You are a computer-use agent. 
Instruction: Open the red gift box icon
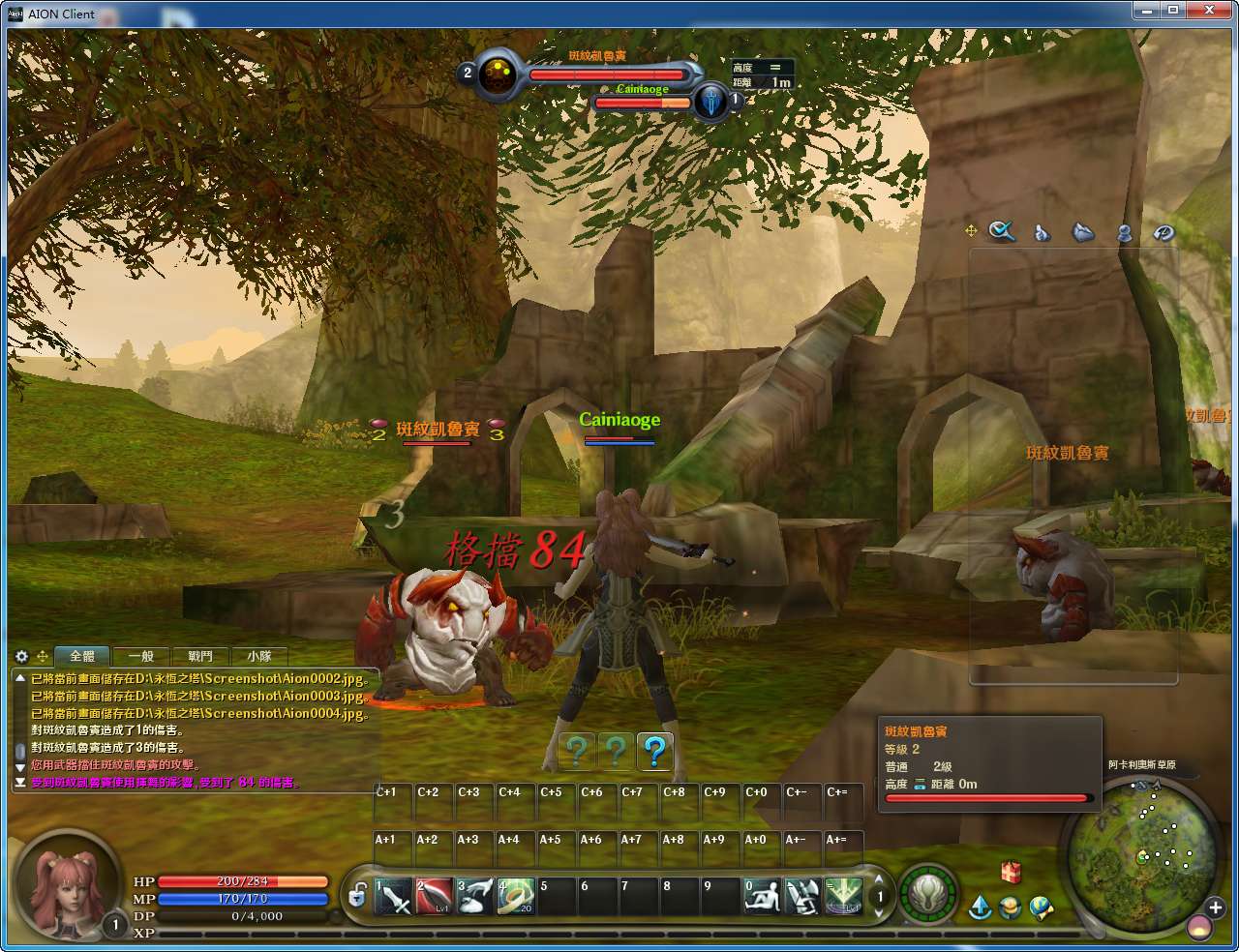pos(1011,873)
